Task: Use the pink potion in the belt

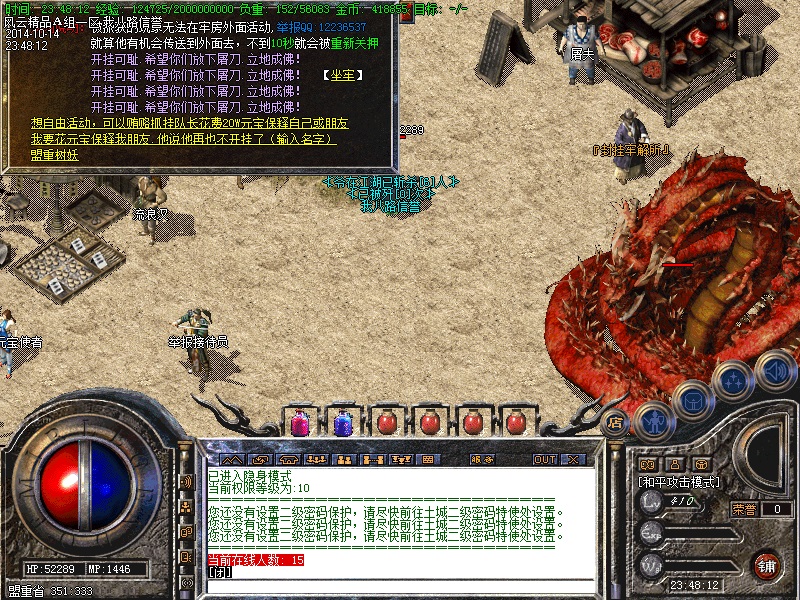Action: pyautogui.click(x=299, y=422)
